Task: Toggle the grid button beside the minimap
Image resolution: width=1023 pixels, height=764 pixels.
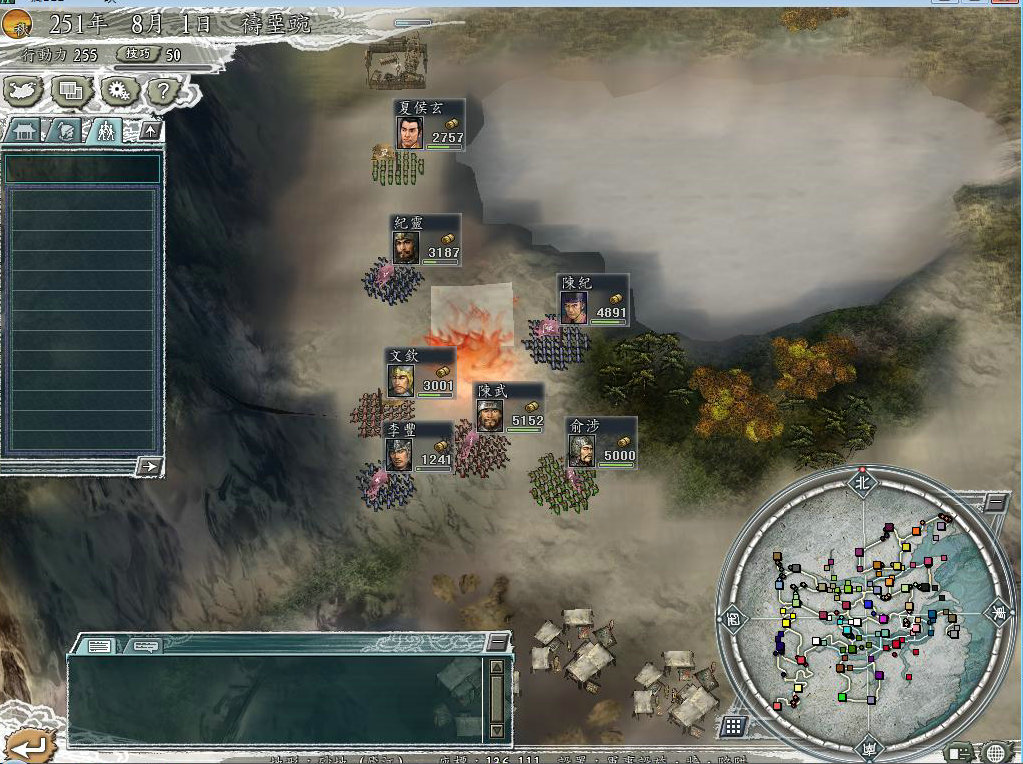Action: (x=733, y=726)
